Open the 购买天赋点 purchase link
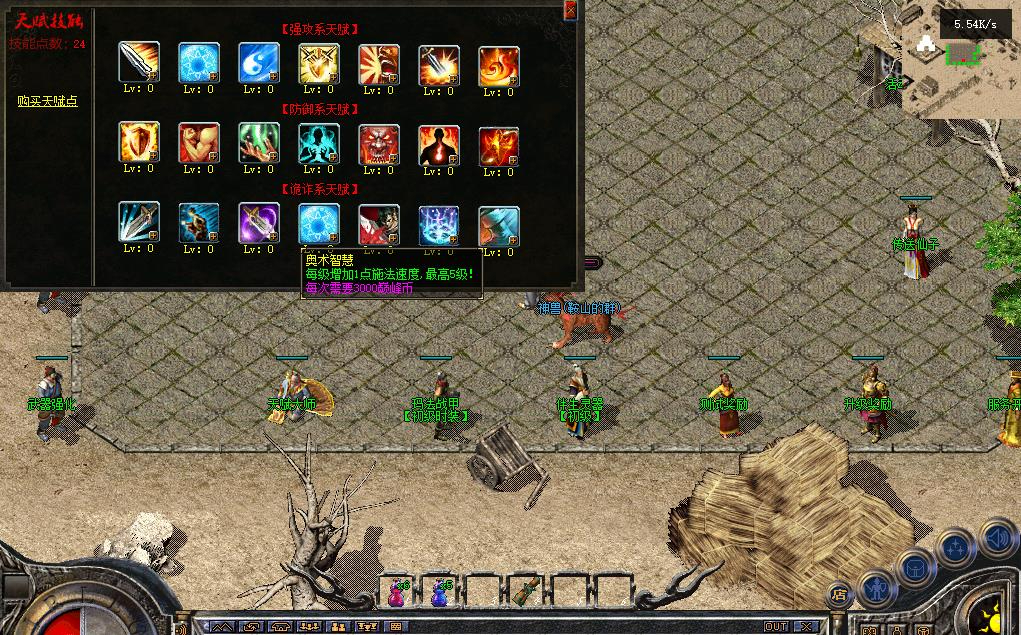Image resolution: width=1021 pixels, height=635 pixels. [x=47, y=101]
